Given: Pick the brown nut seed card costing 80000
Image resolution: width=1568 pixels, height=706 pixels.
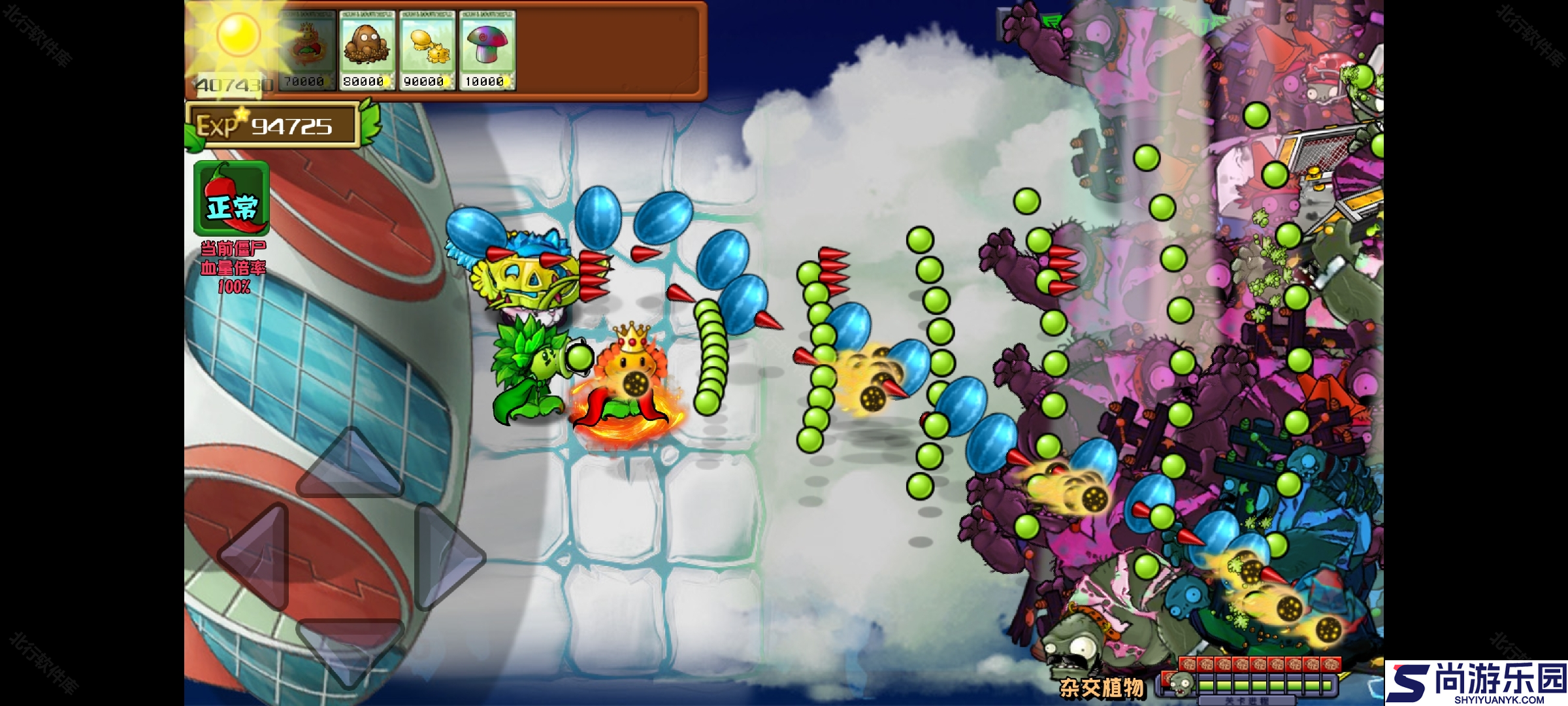Looking at the screenshot, I should (367, 50).
